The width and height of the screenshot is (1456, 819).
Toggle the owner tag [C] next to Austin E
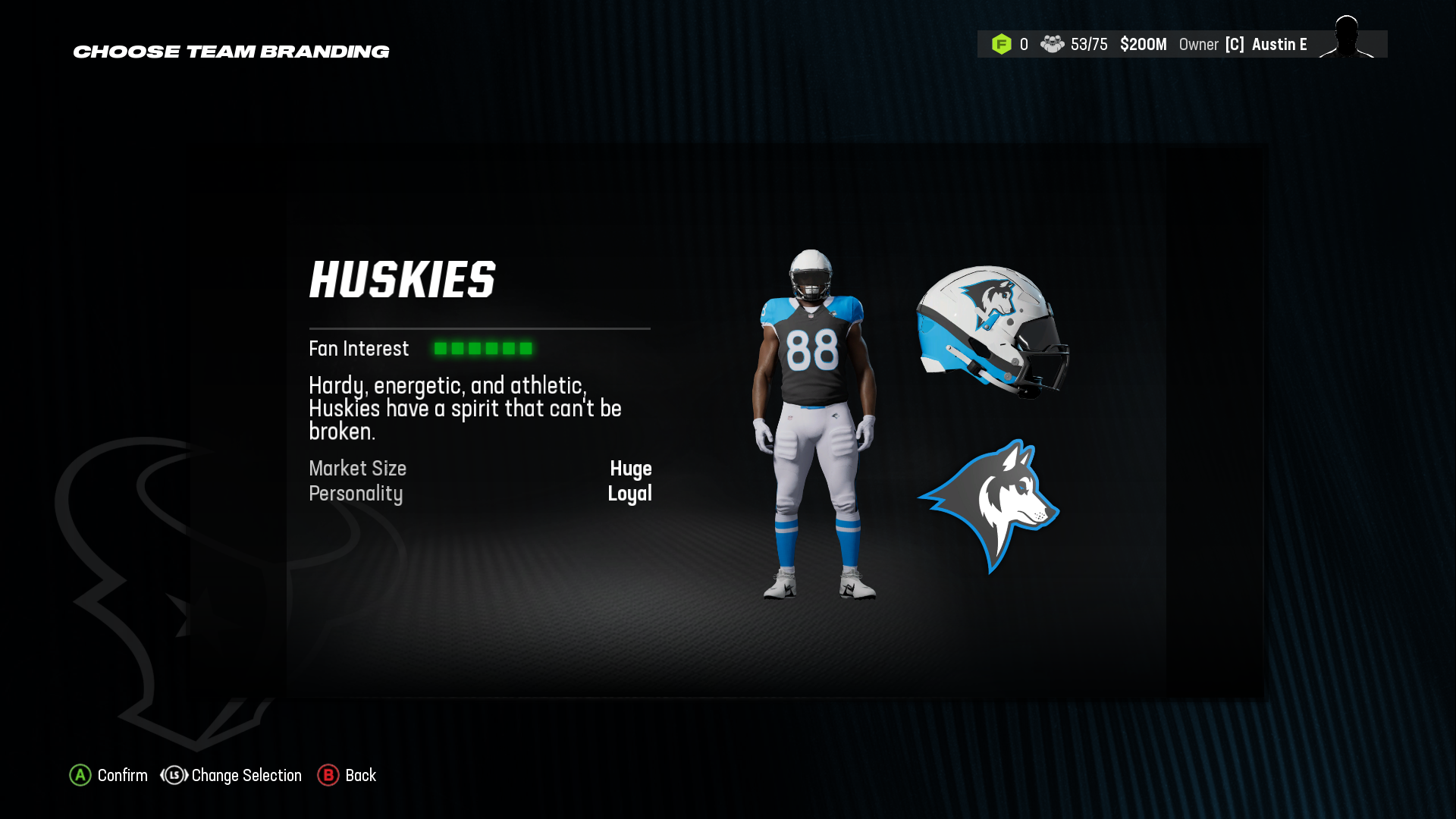pos(1235,44)
